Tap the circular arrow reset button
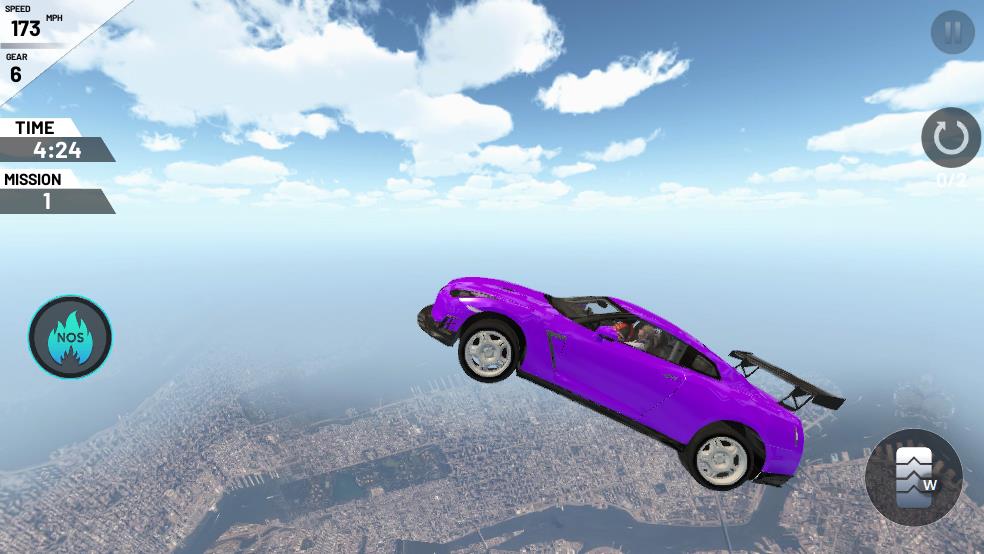 [x=950, y=137]
